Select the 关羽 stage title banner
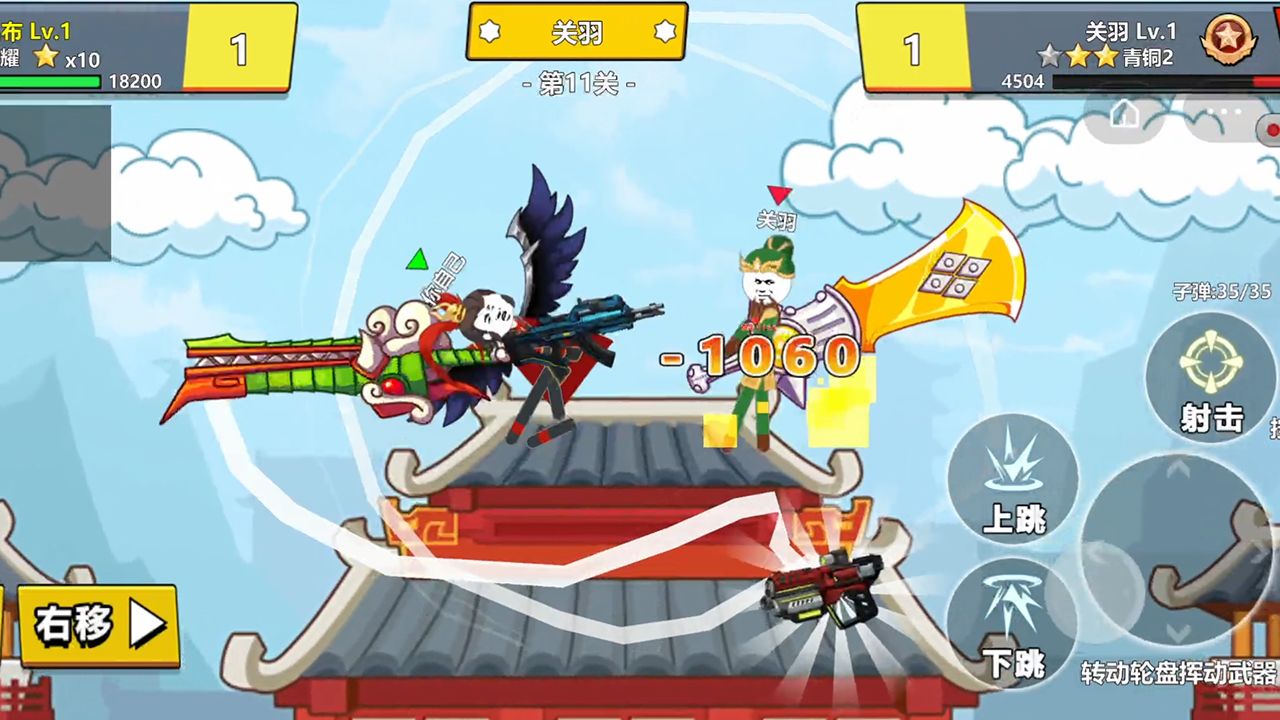The width and height of the screenshot is (1280, 720). tap(576, 32)
